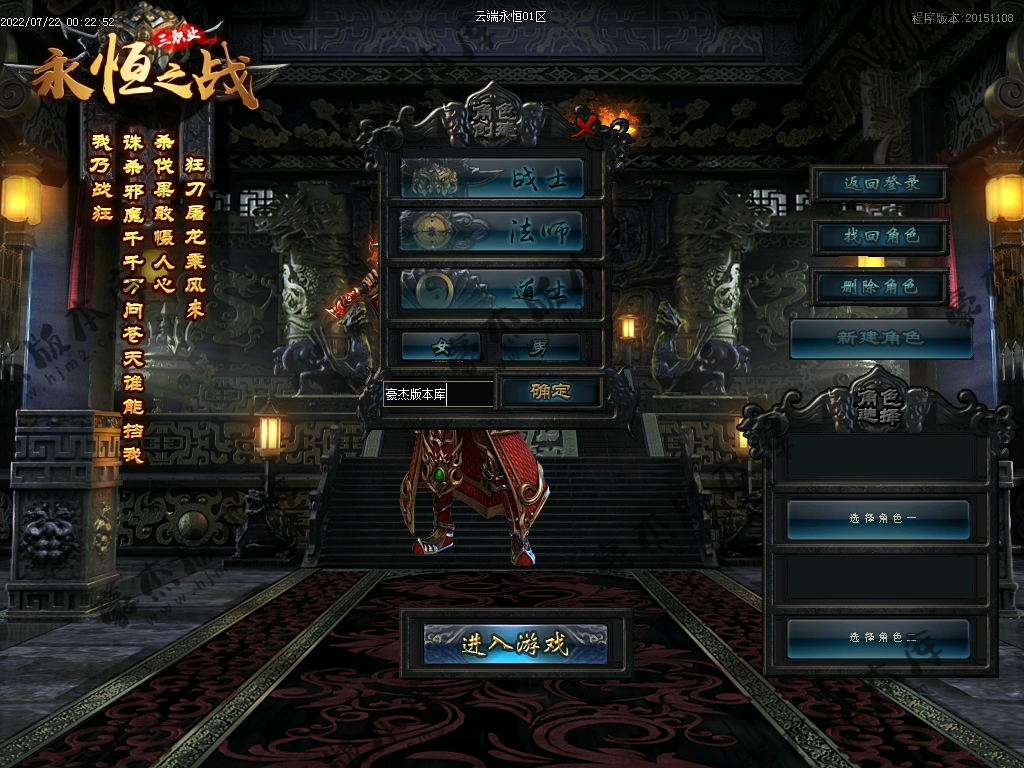Select female gender 女
This screenshot has height=768, width=1024.
pos(441,347)
